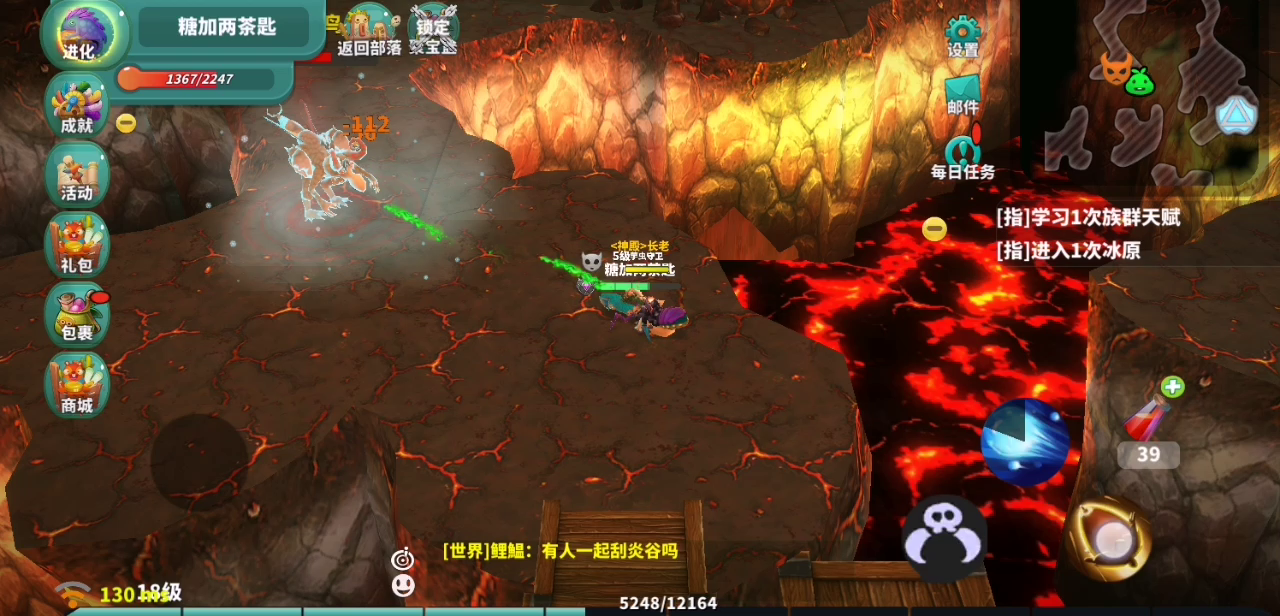Open the 进化 evolution avatar icon

point(80,32)
